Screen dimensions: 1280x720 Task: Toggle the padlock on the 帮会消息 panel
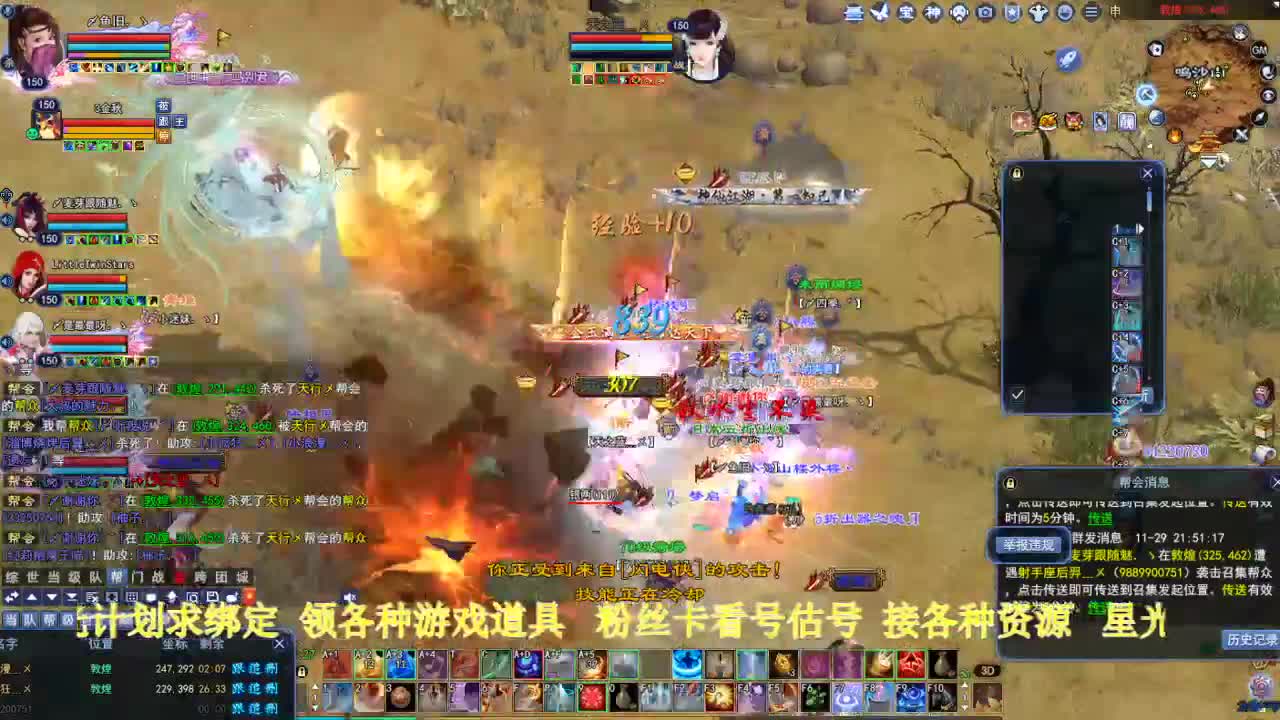tap(1008, 483)
